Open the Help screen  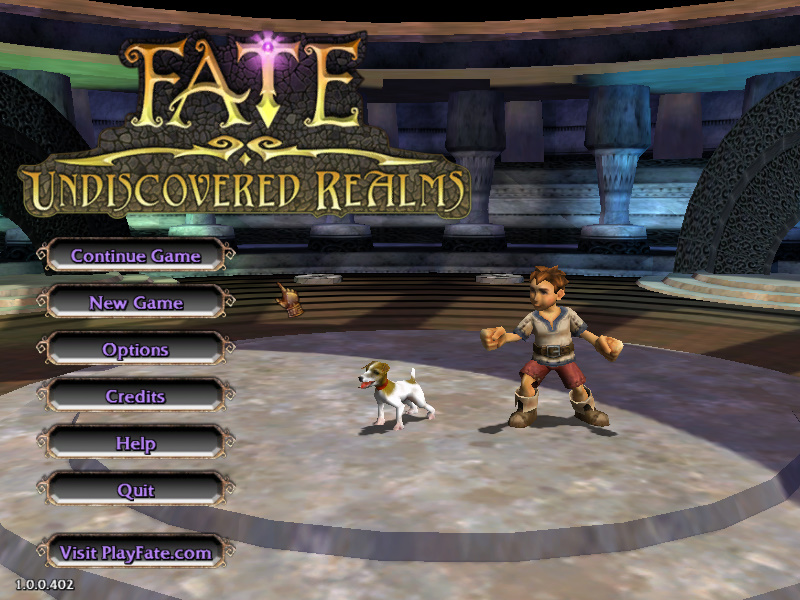135,443
